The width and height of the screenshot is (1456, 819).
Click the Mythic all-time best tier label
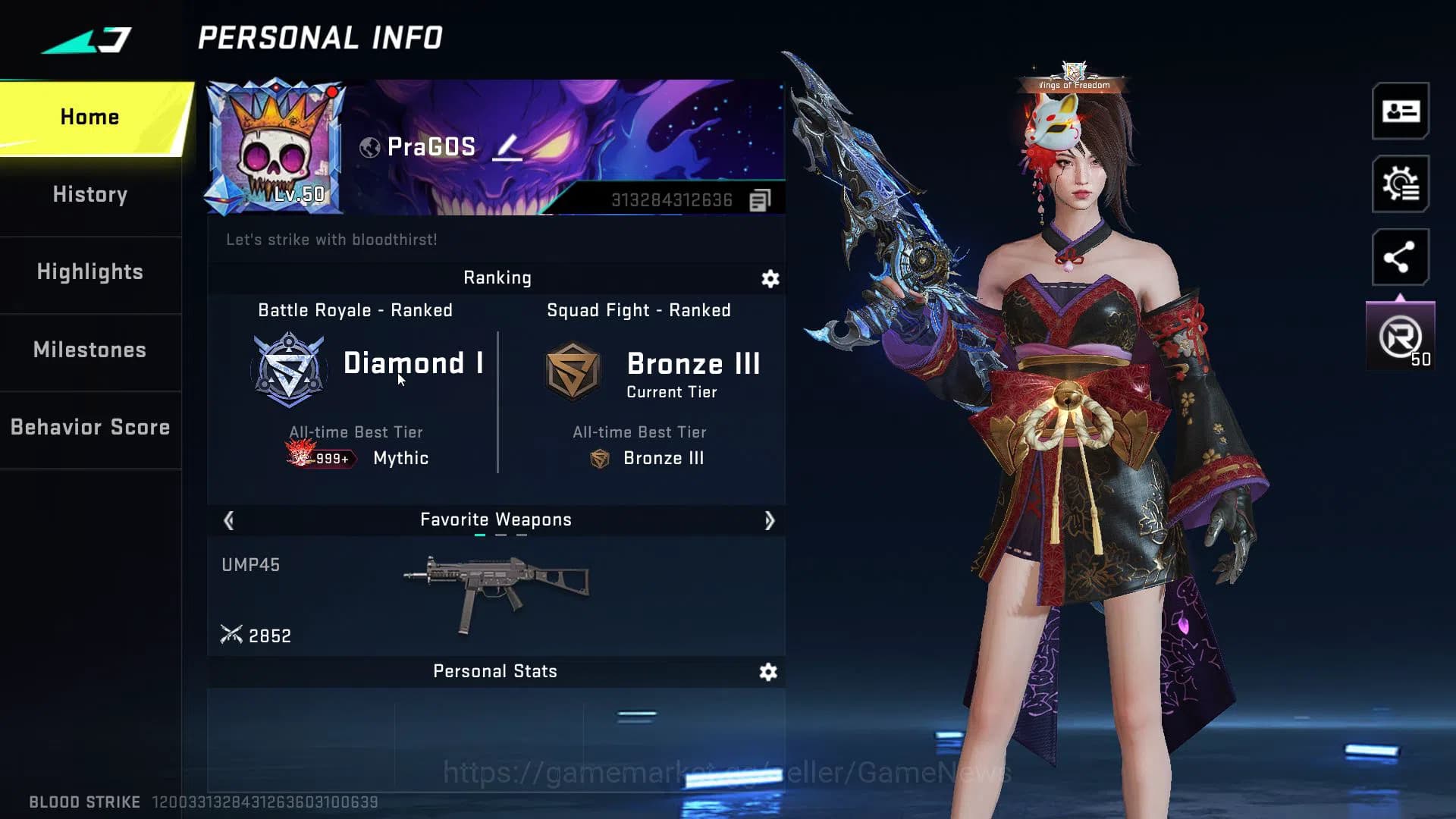(x=400, y=458)
